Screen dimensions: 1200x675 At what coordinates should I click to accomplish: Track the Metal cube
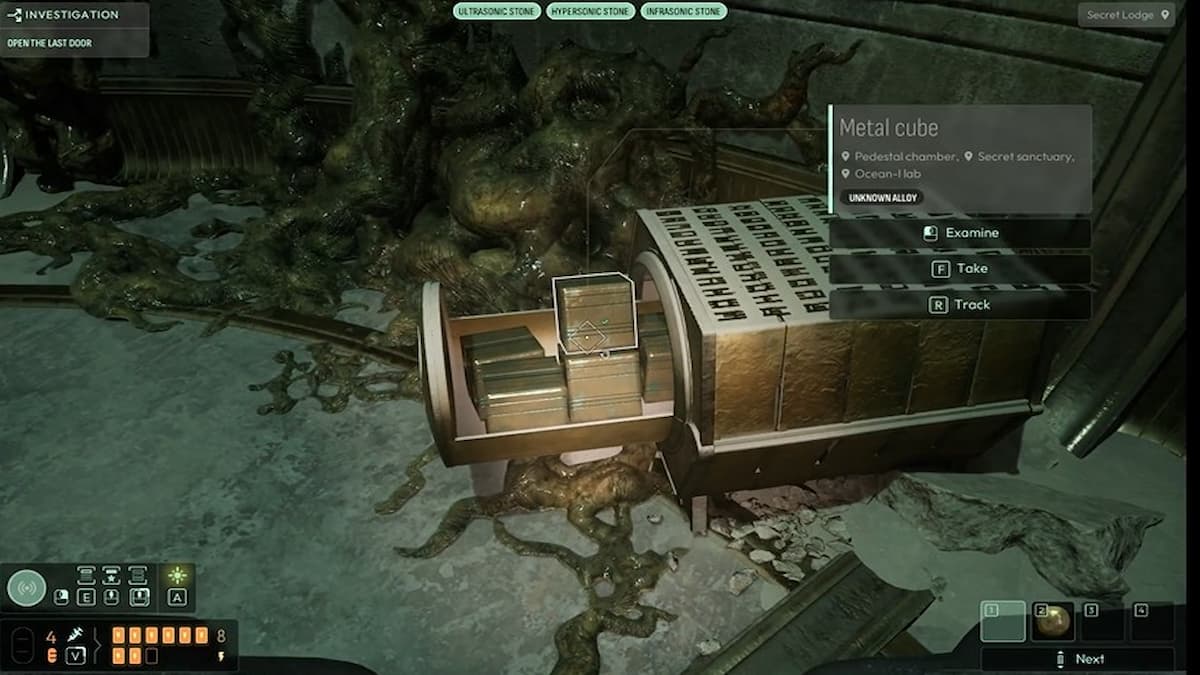[960, 304]
